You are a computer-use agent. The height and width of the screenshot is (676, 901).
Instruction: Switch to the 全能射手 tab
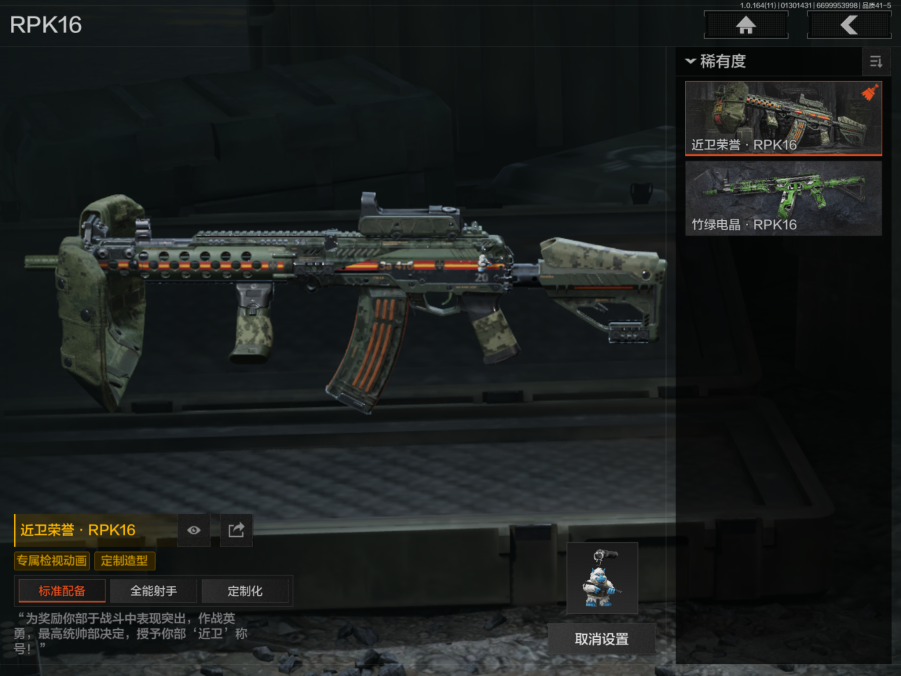click(154, 590)
